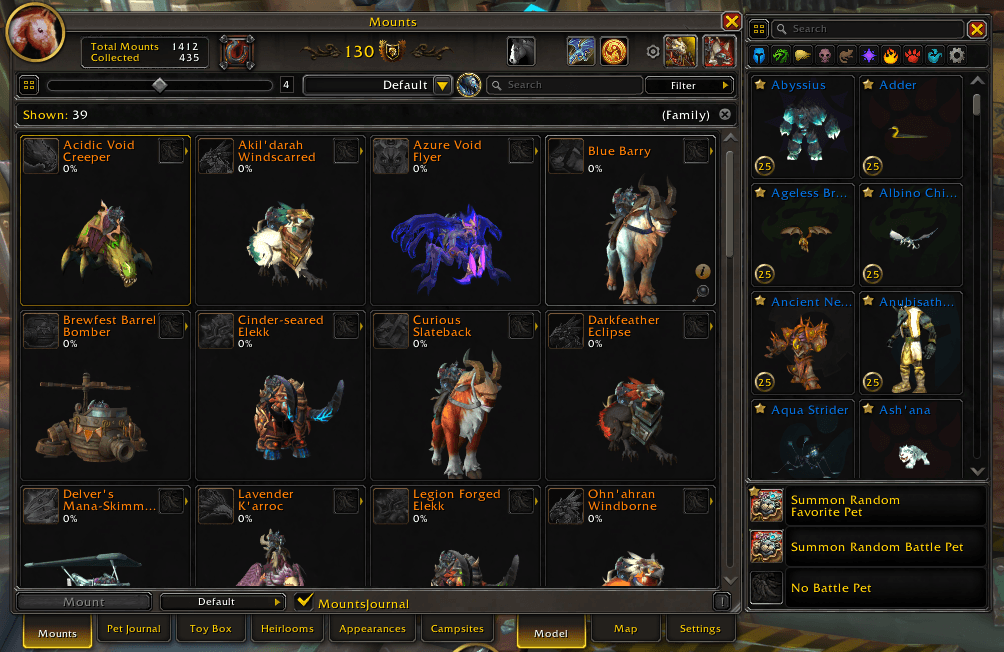Show the Appearances tab
This screenshot has height=652, width=1004.
[x=372, y=629]
